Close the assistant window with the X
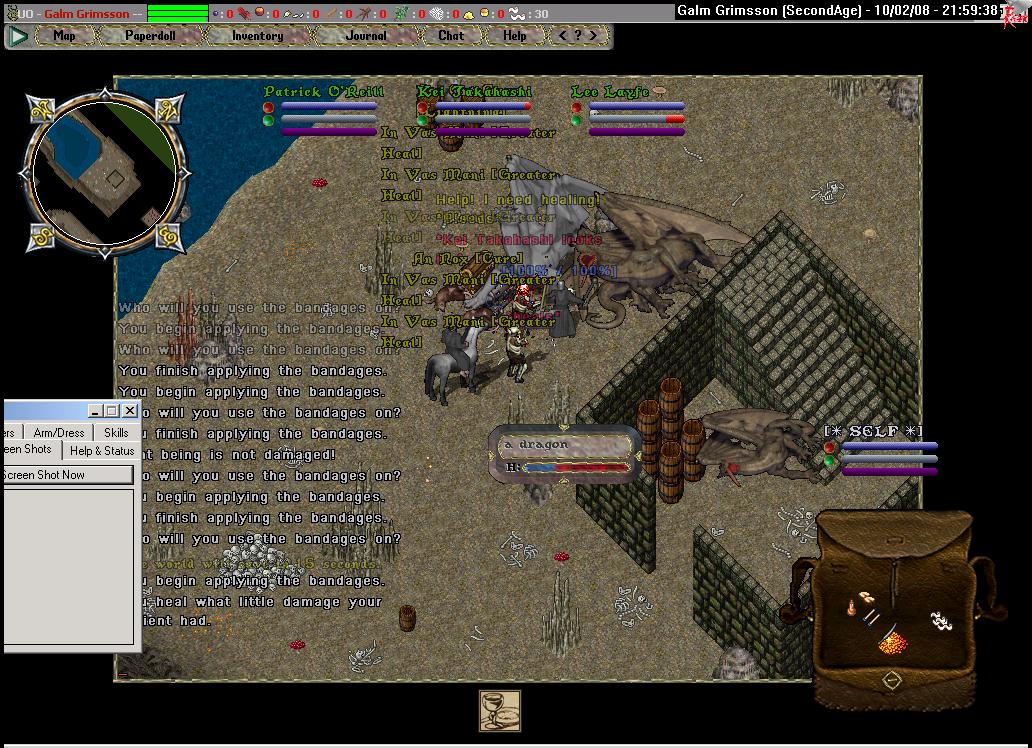 [x=130, y=411]
